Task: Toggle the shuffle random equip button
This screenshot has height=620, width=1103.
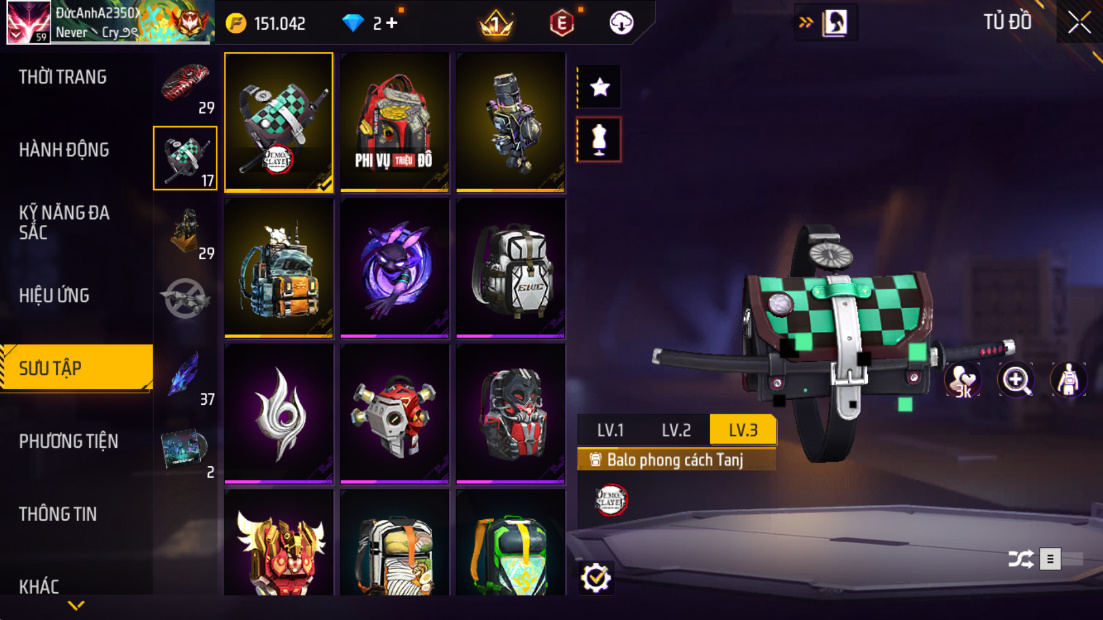Action: click(1020, 559)
